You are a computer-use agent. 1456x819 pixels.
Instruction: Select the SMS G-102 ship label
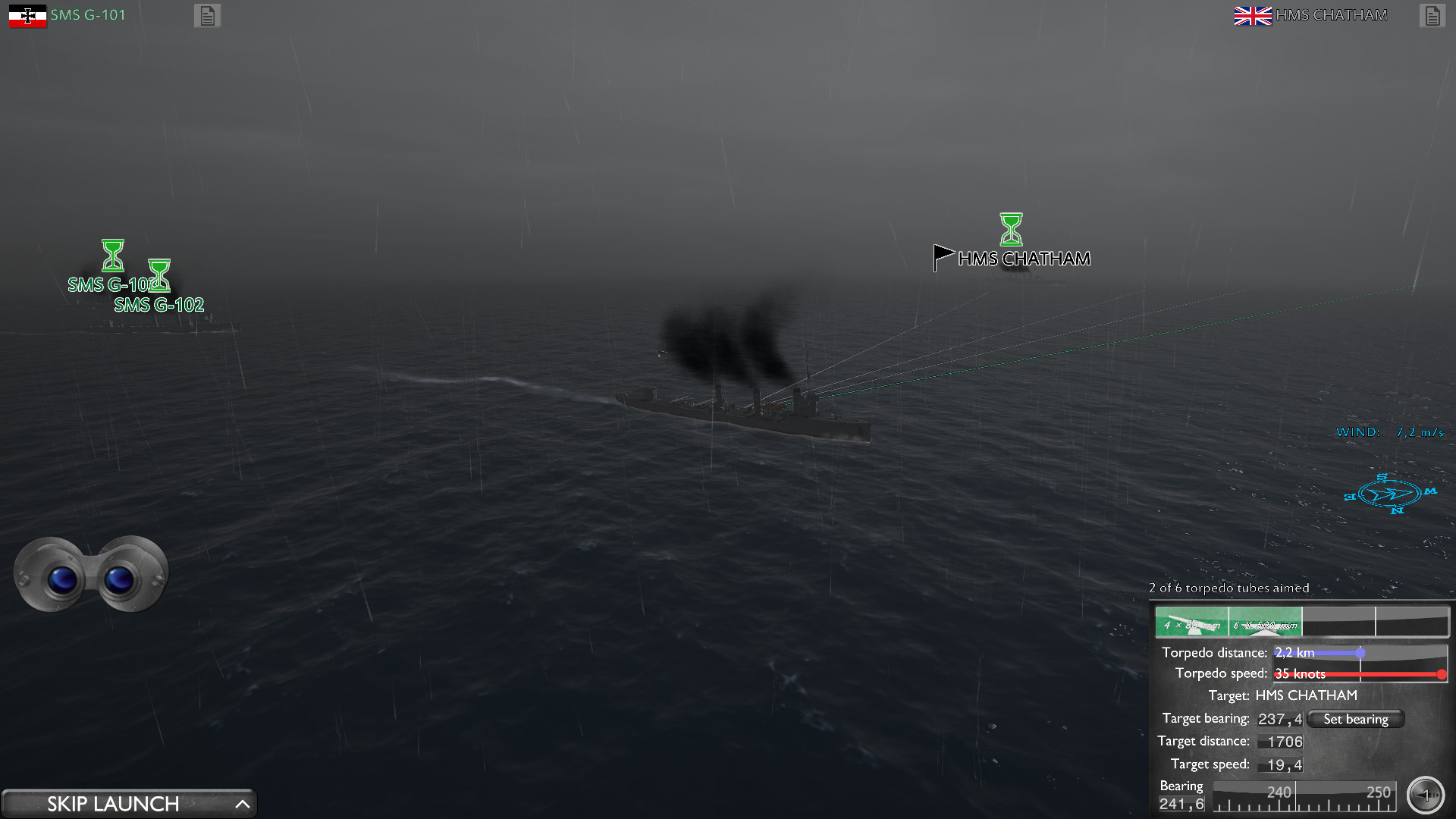158,306
